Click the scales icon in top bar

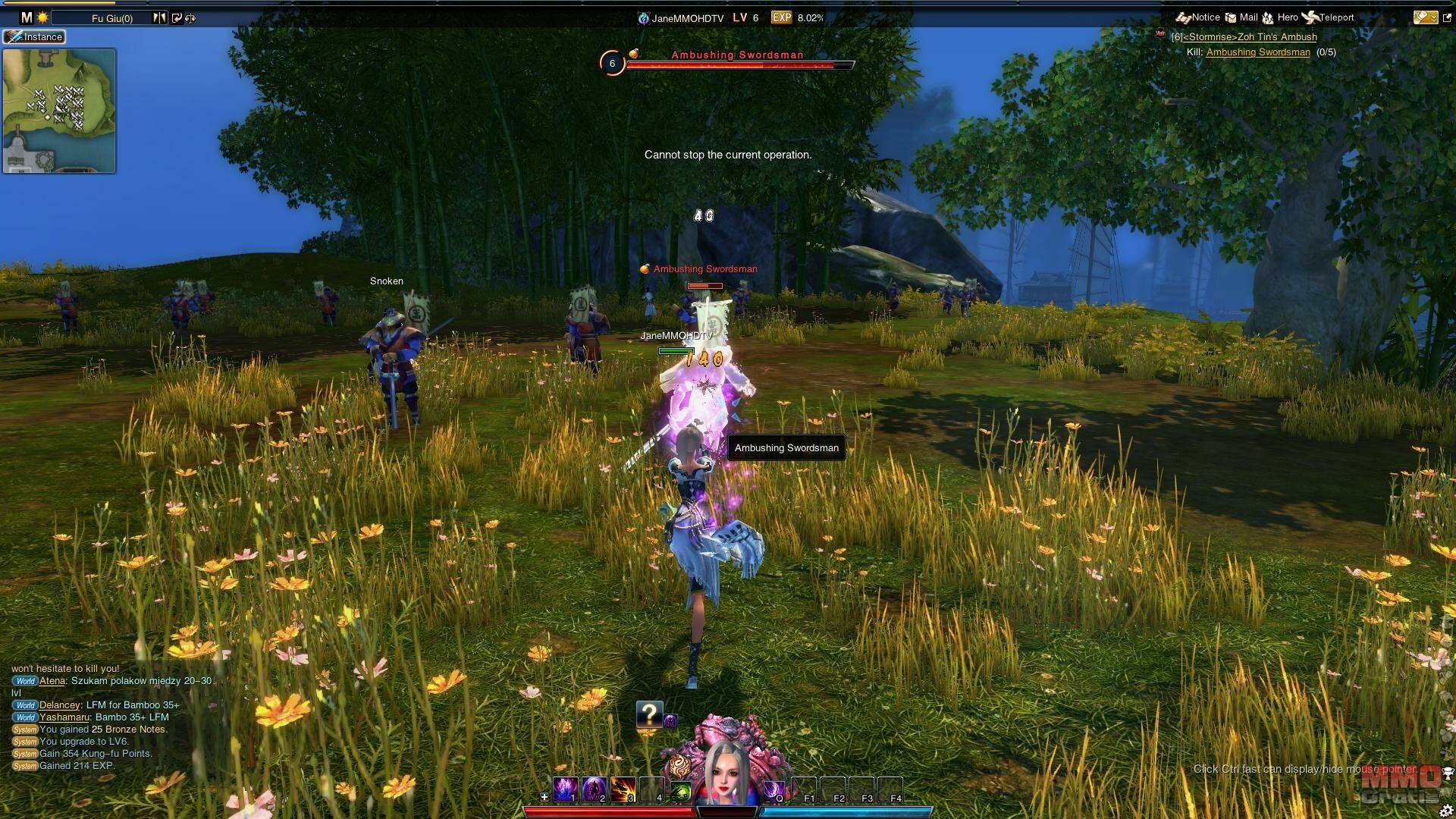pyautogui.click(x=190, y=18)
